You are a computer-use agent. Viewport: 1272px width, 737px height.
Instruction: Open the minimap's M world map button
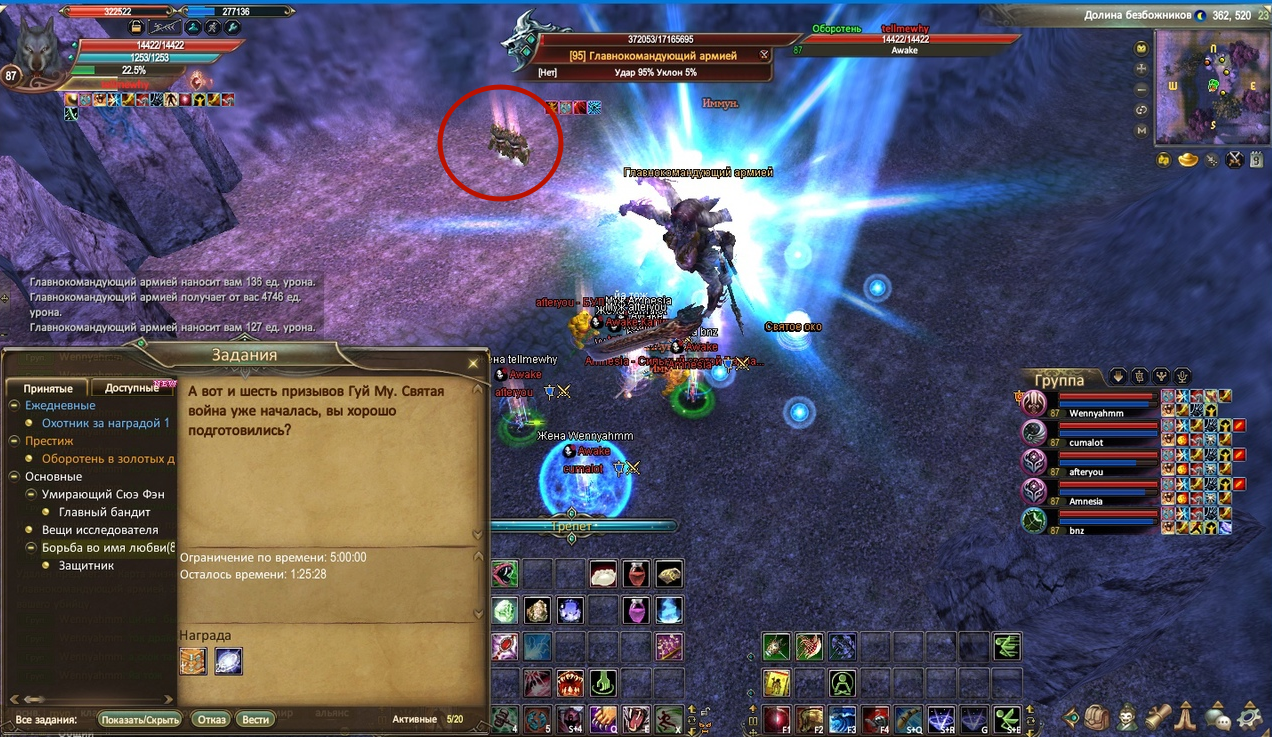coord(1141,130)
